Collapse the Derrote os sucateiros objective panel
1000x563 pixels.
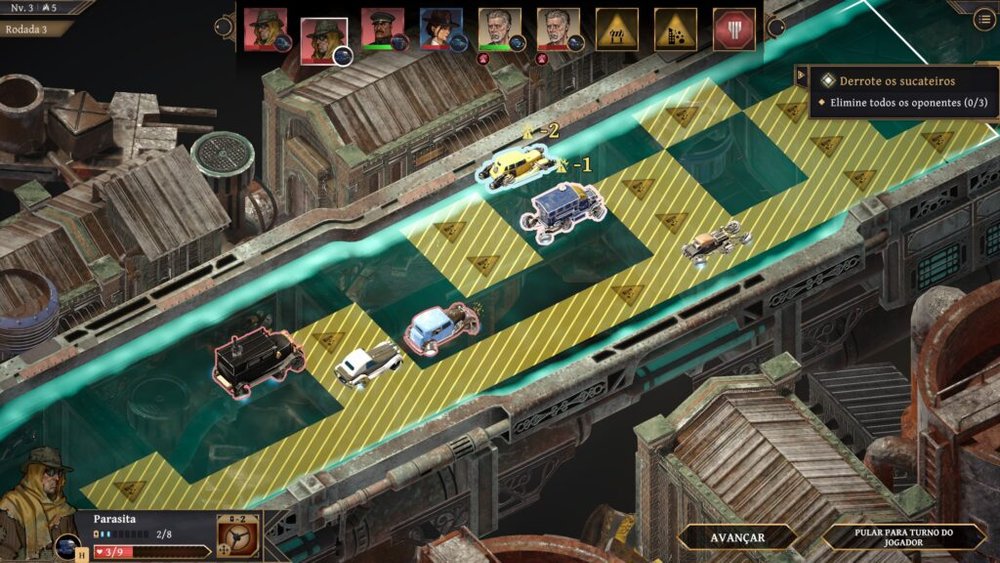[802, 77]
